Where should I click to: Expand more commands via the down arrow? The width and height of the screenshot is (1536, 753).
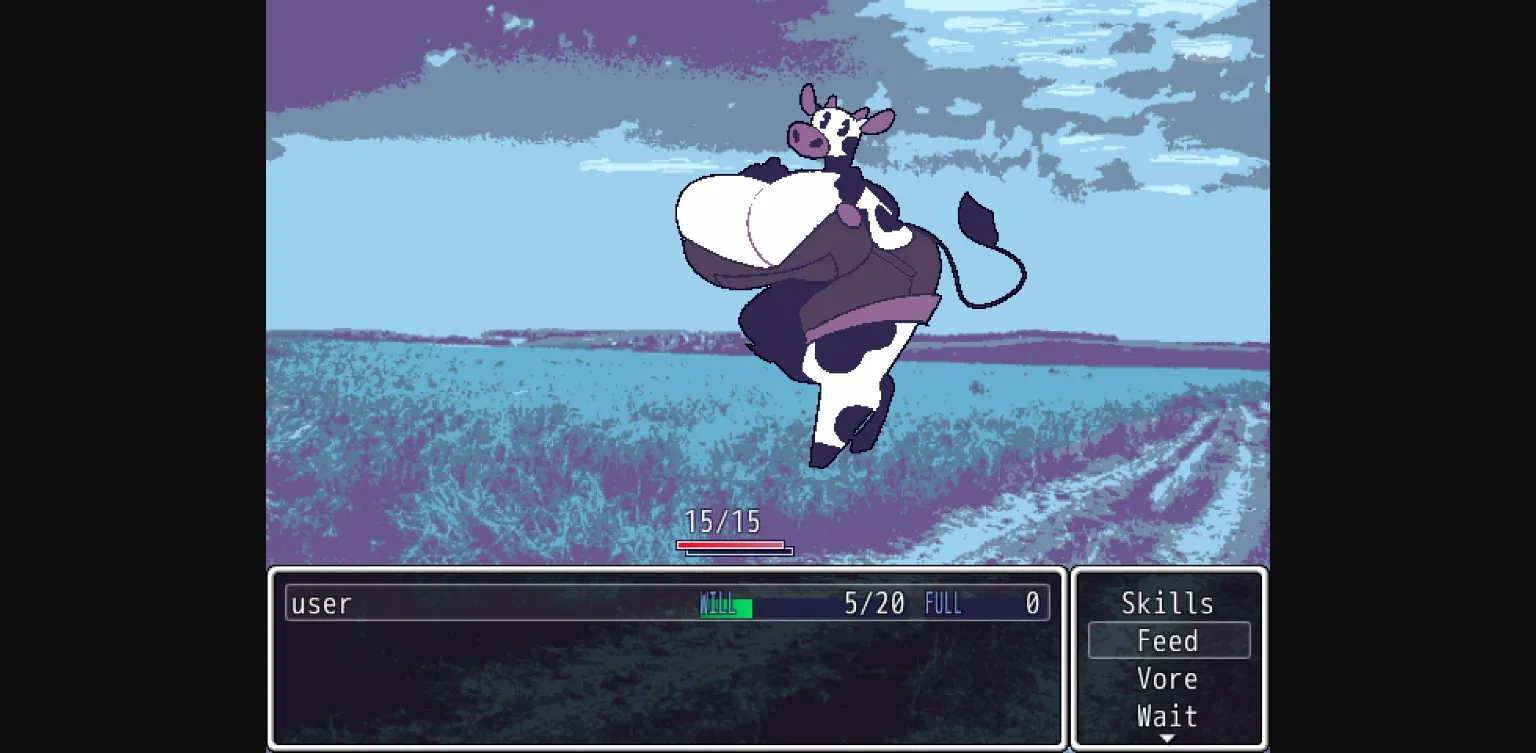(x=1167, y=737)
